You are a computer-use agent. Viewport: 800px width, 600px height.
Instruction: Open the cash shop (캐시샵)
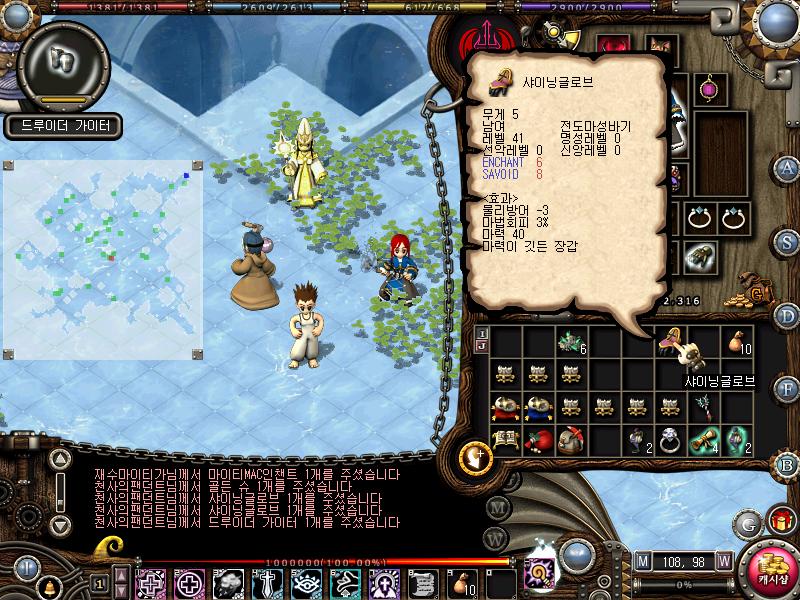coord(769,570)
